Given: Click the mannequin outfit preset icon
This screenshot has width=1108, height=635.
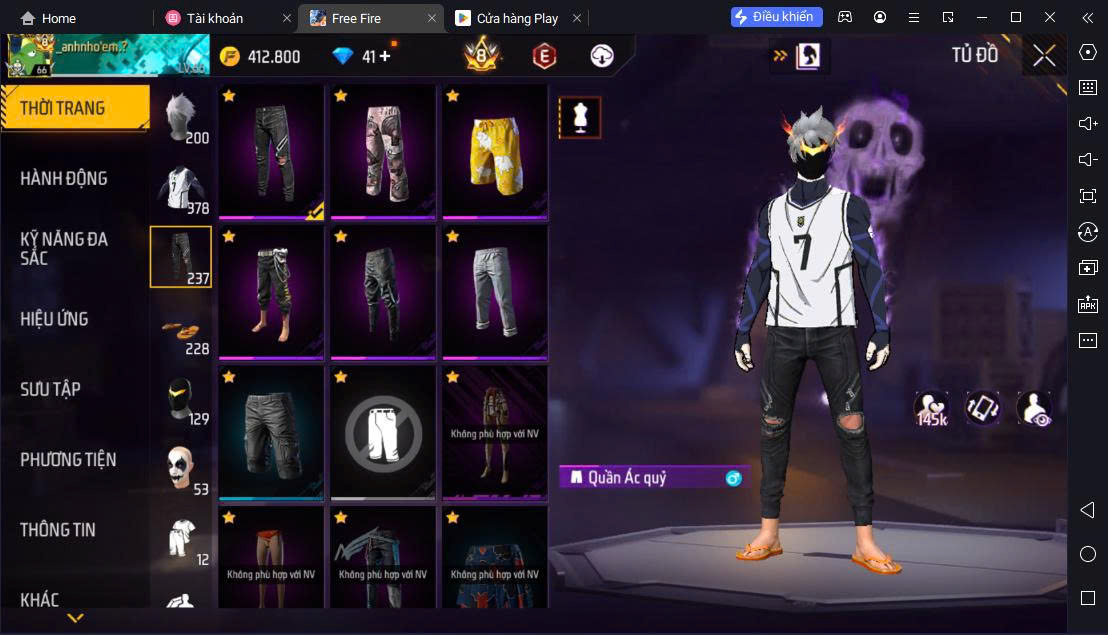Looking at the screenshot, I should (579, 118).
